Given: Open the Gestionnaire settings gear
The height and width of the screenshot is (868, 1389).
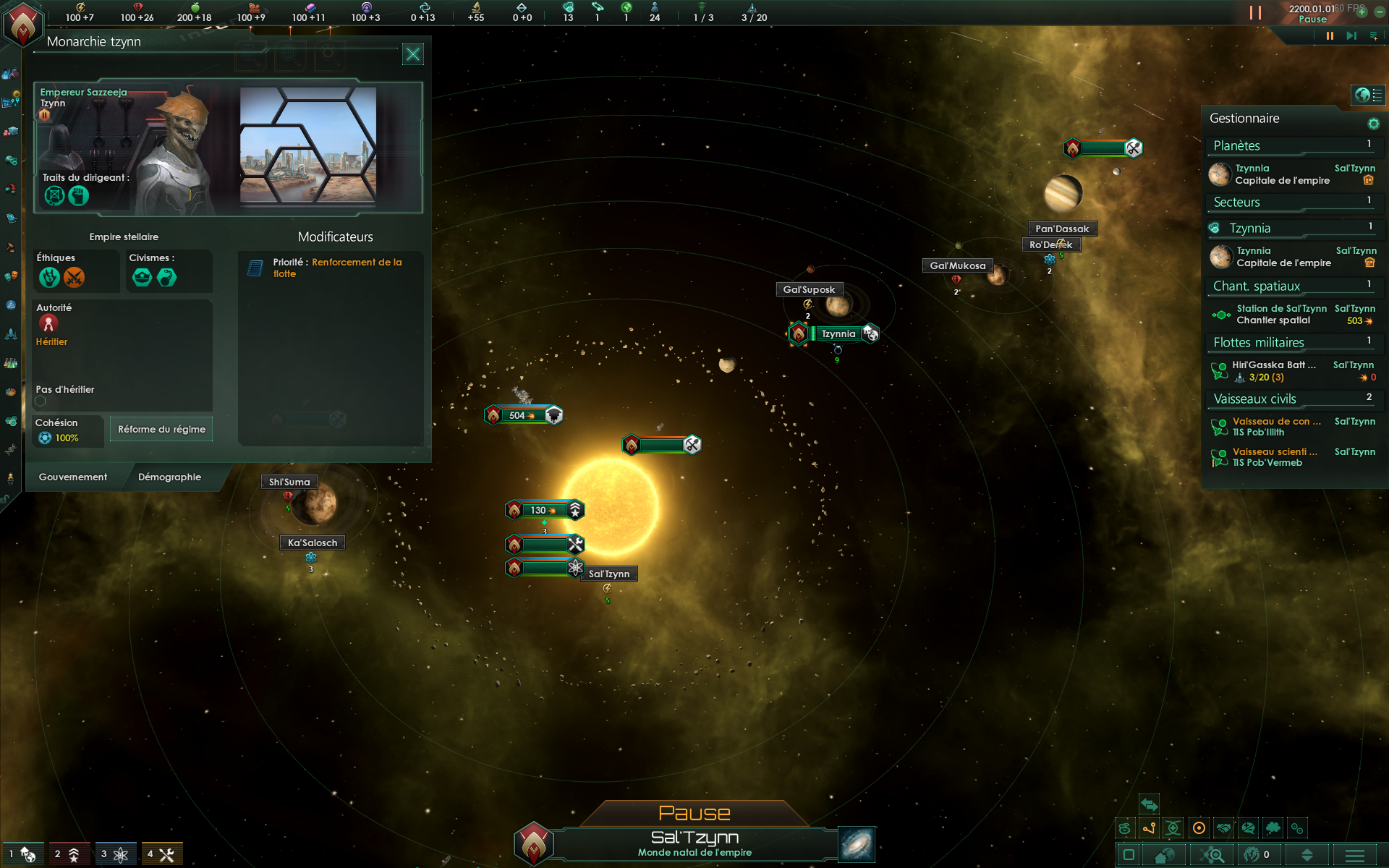Looking at the screenshot, I should click(1373, 124).
